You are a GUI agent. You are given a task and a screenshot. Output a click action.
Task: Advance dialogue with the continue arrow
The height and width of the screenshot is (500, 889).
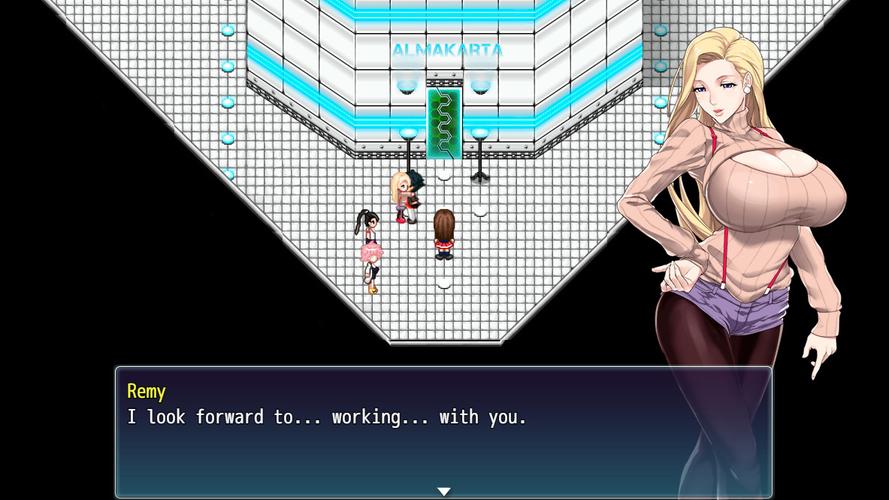click(443, 491)
